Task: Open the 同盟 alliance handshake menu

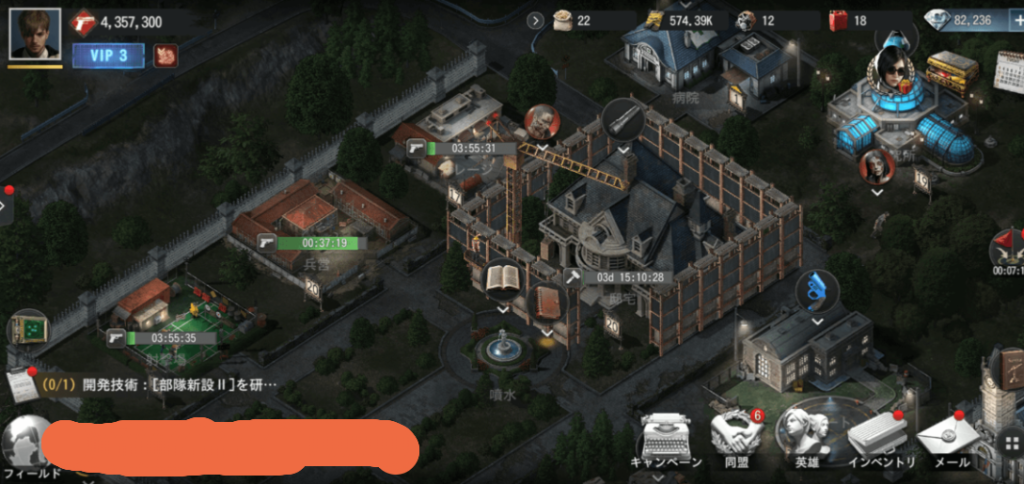Action: point(736,436)
